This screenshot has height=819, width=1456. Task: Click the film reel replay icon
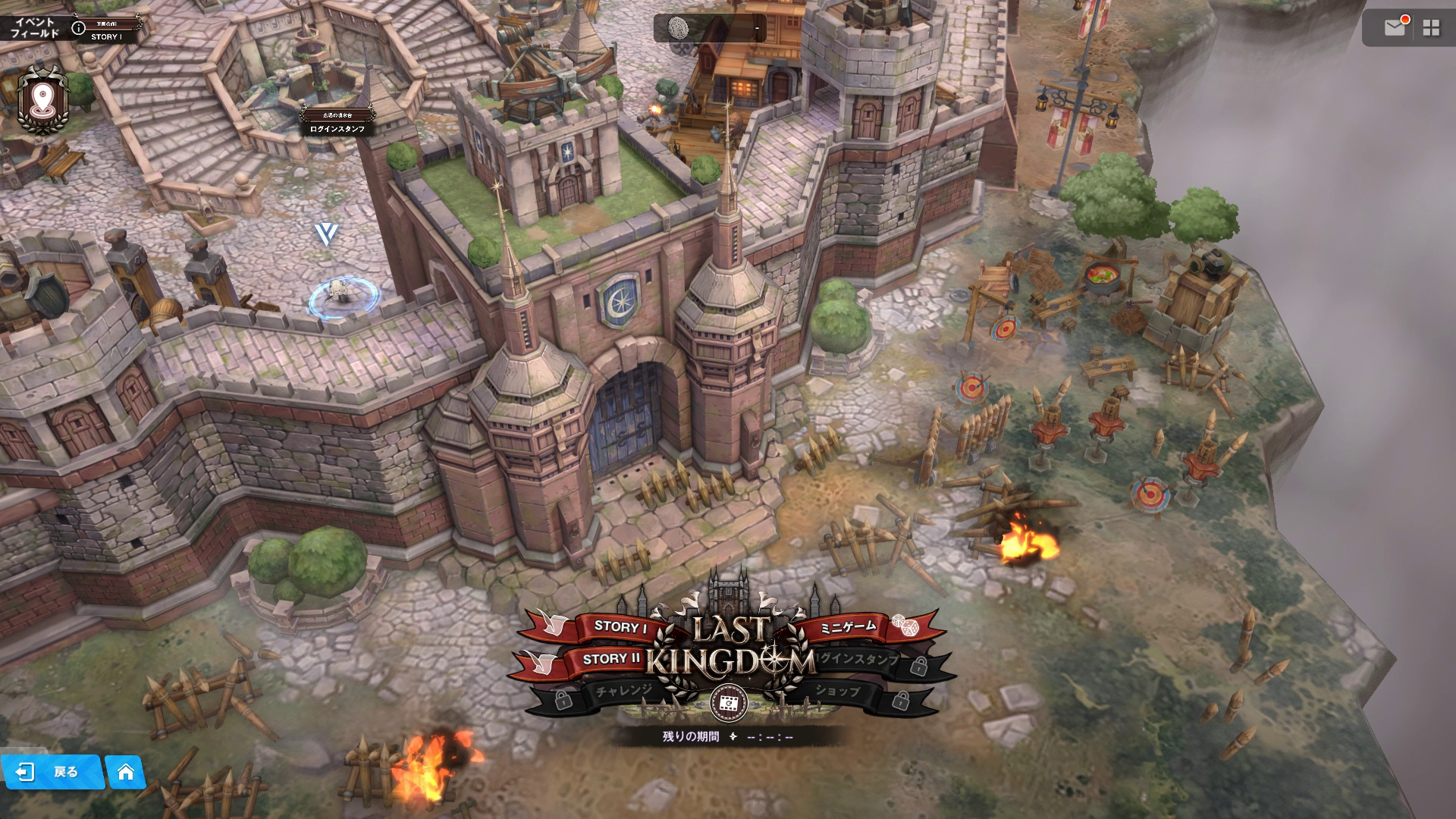pyautogui.click(x=729, y=704)
